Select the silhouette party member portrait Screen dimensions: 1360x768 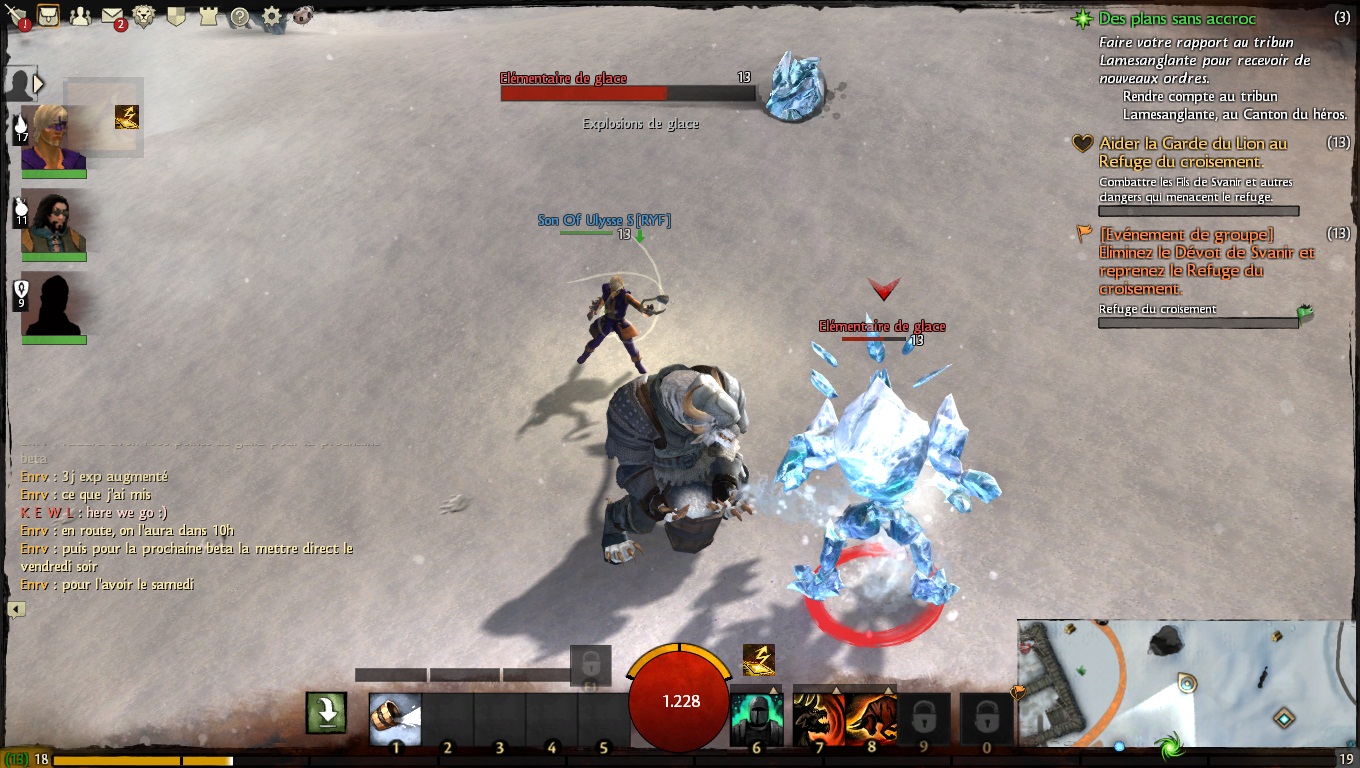53,304
